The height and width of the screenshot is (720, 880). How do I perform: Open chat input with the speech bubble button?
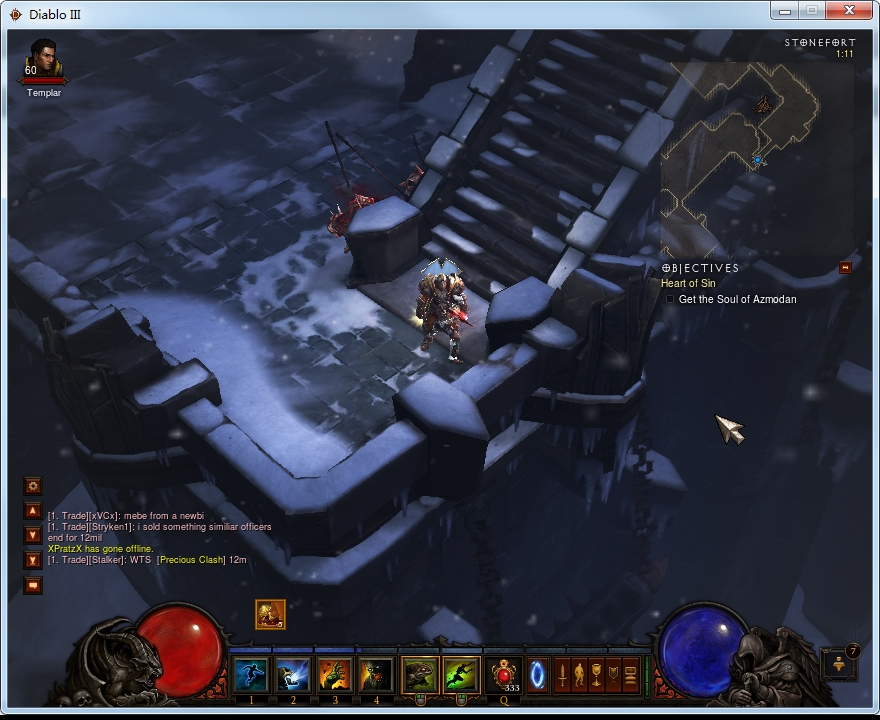pyautogui.click(x=33, y=585)
